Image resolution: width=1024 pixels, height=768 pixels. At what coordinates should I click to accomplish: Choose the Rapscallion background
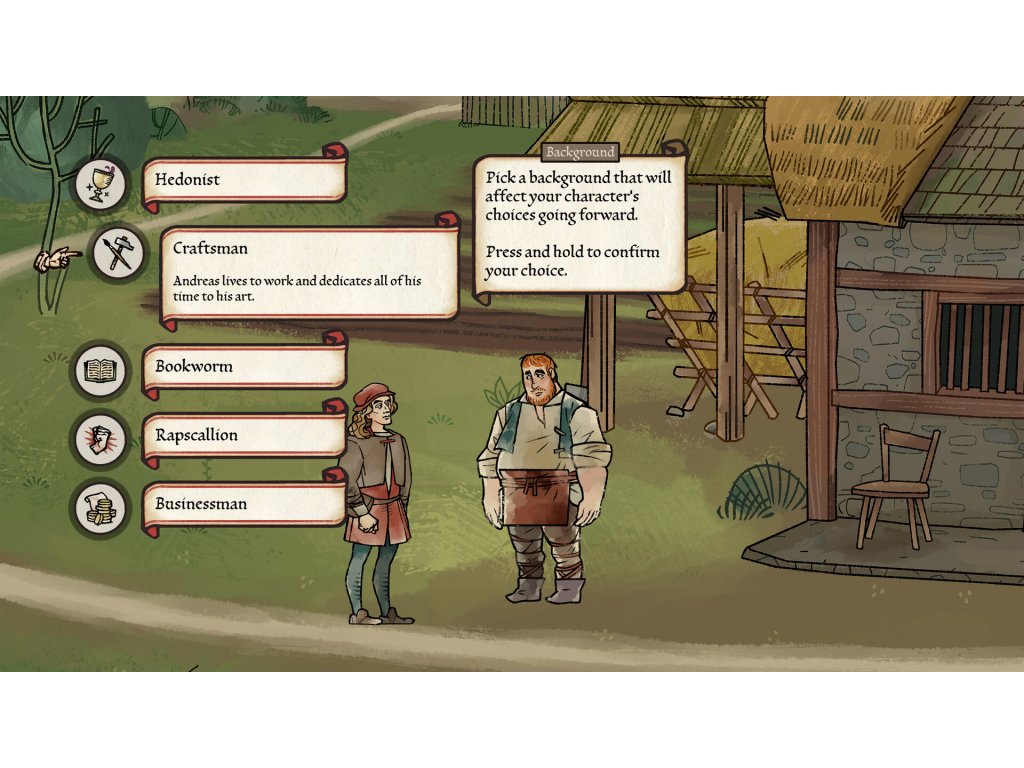(x=244, y=436)
